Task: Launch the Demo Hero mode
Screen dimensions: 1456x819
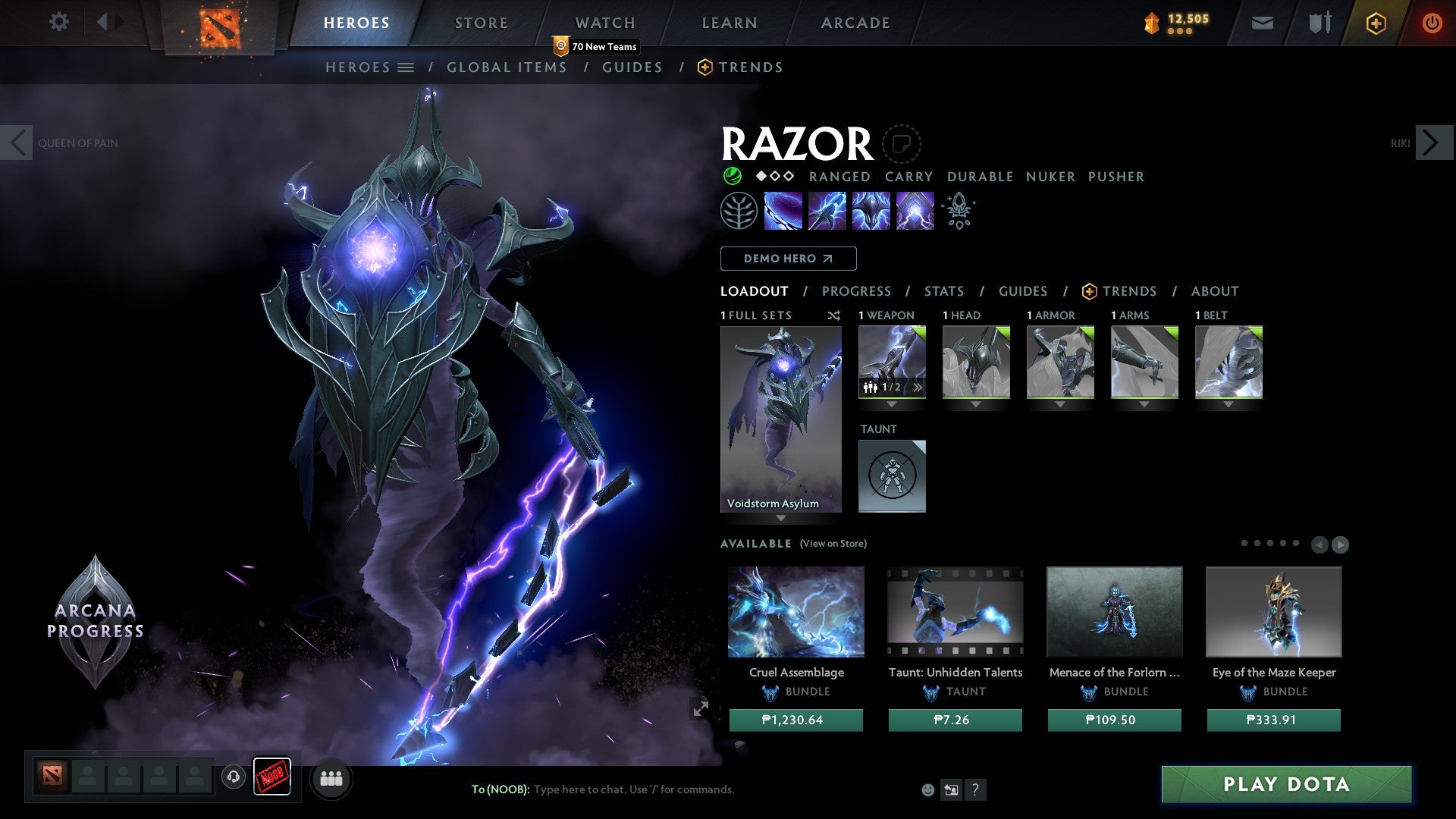Action: (788, 259)
